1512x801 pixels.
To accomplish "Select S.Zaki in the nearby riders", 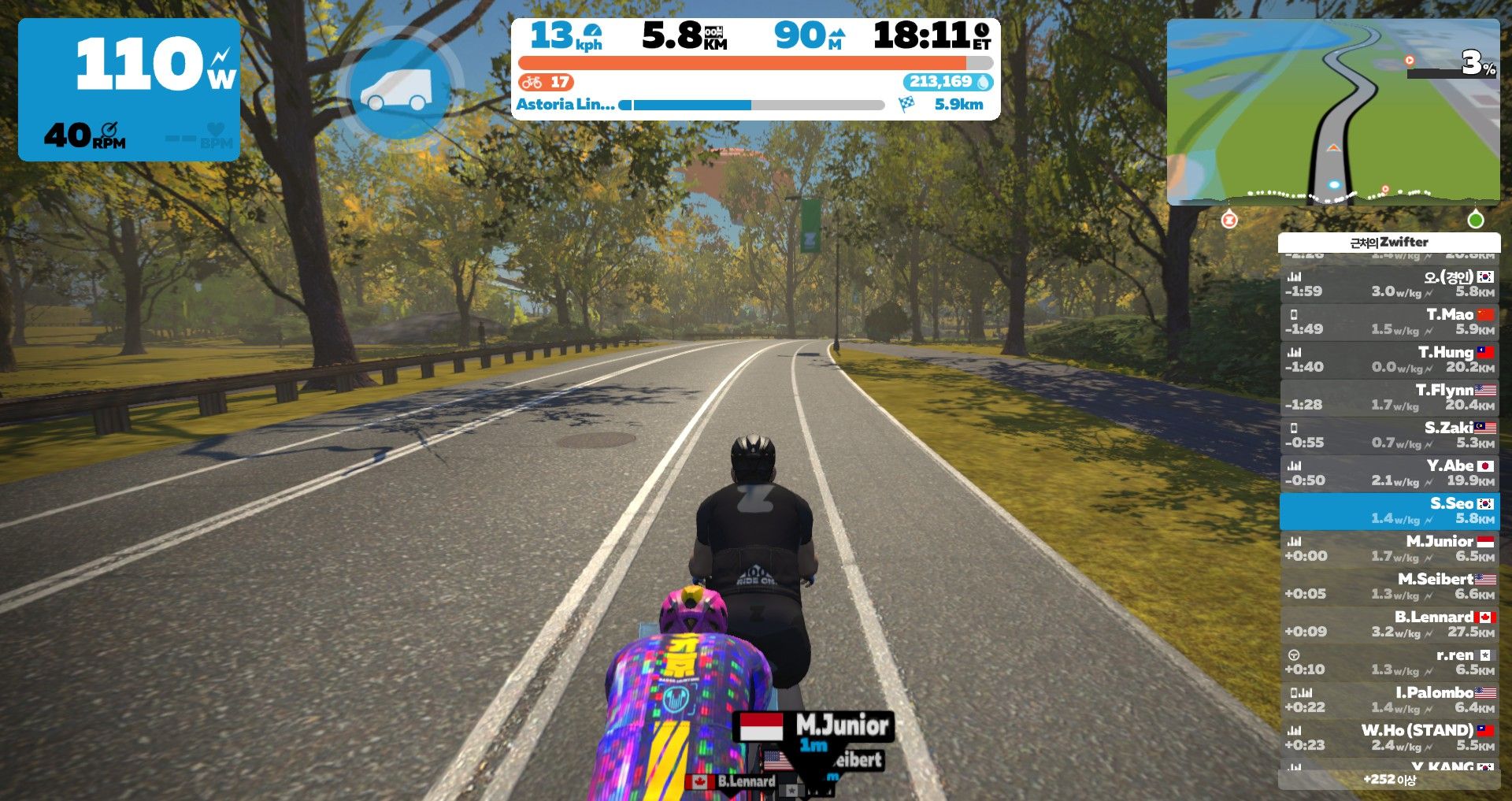I will pos(1389,435).
